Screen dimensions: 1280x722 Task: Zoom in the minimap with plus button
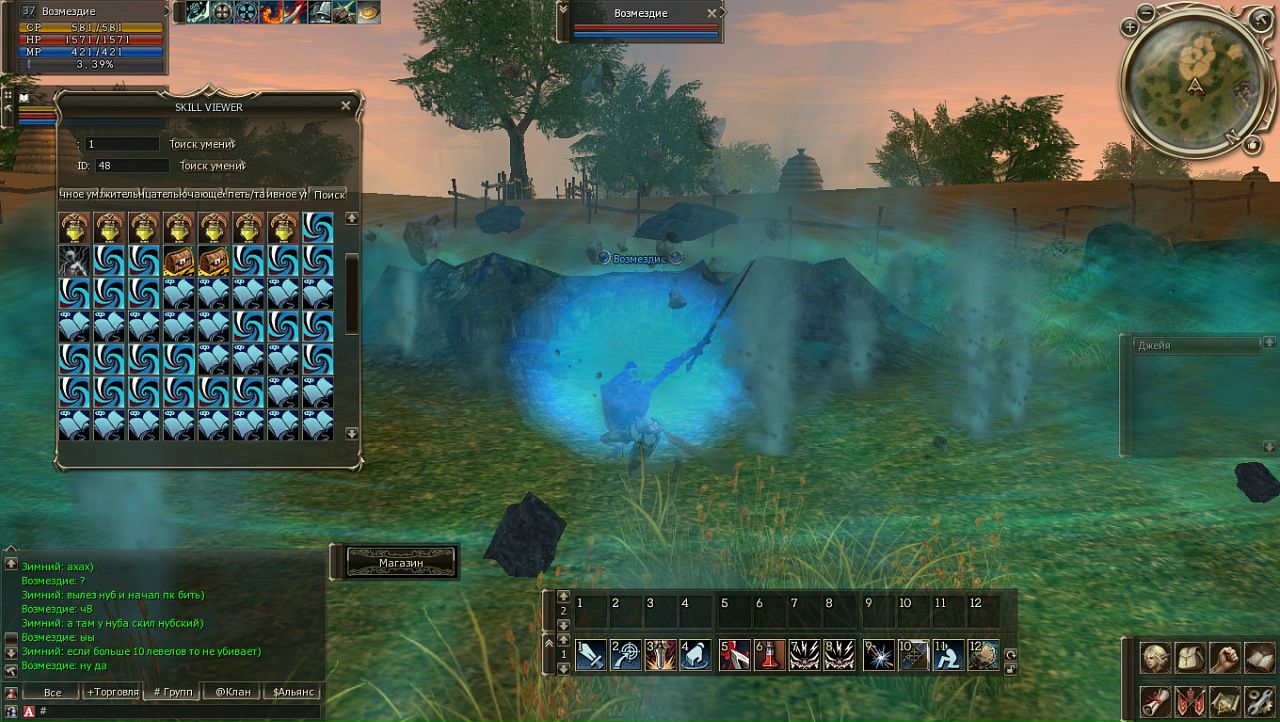[1130, 30]
